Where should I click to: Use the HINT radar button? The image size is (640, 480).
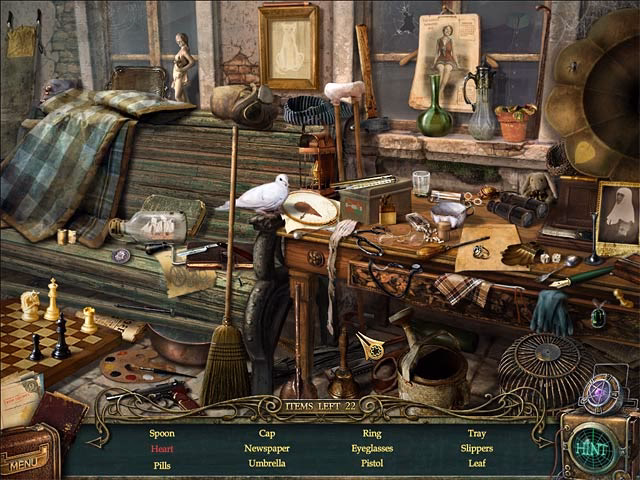(x=598, y=444)
